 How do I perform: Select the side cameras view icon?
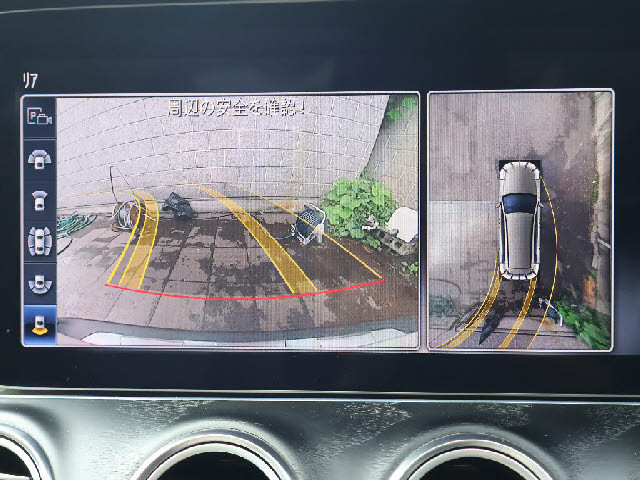pyautogui.click(x=40, y=241)
